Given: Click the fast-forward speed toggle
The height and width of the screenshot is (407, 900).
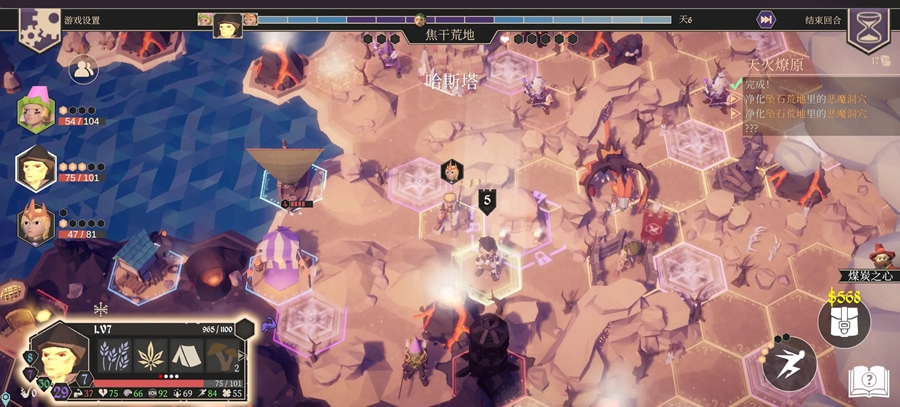Looking at the screenshot, I should pos(766,19).
